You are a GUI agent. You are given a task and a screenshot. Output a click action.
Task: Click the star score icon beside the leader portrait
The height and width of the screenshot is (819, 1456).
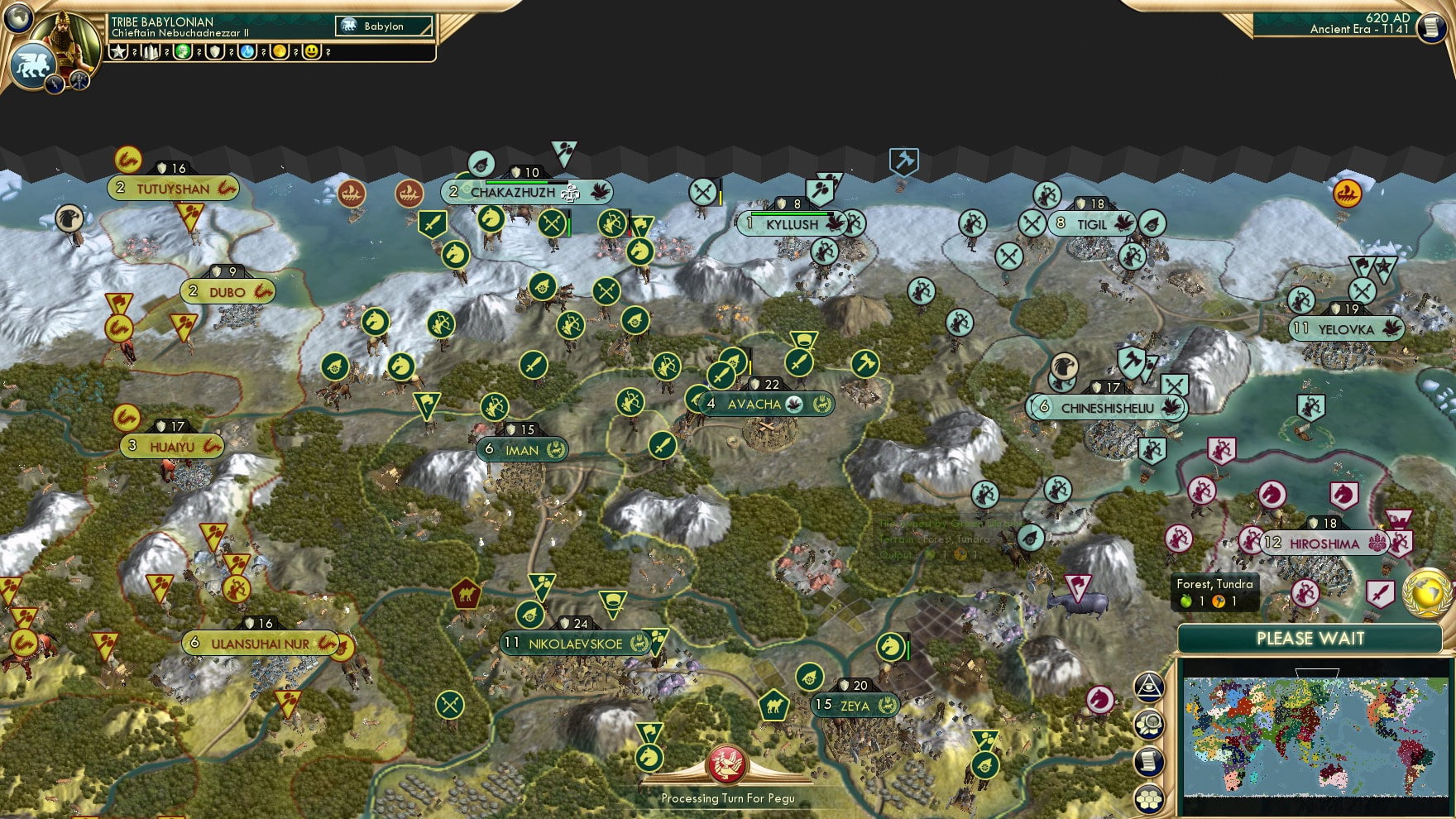(118, 52)
